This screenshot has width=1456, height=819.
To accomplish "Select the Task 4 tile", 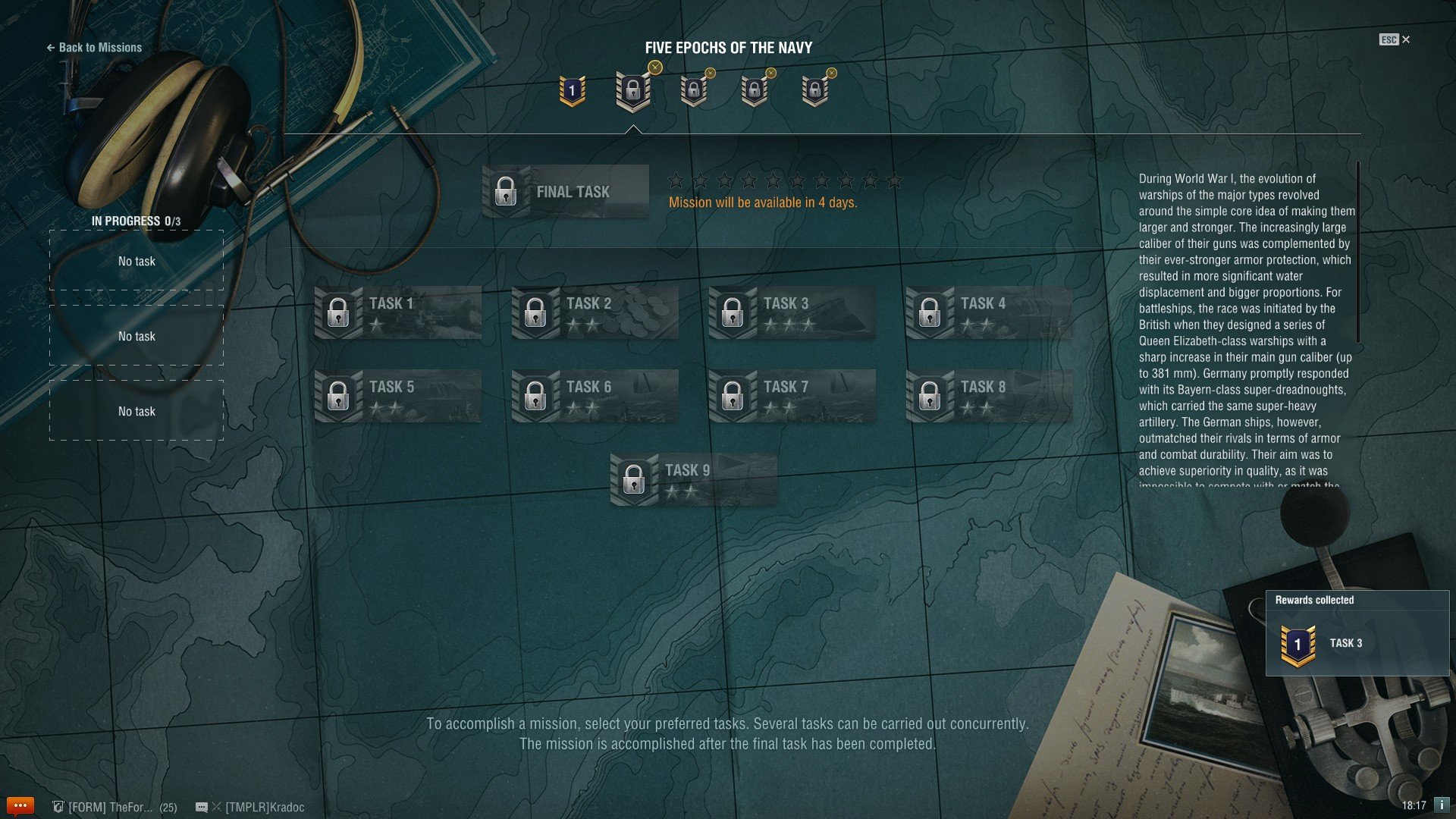I will 989,312.
